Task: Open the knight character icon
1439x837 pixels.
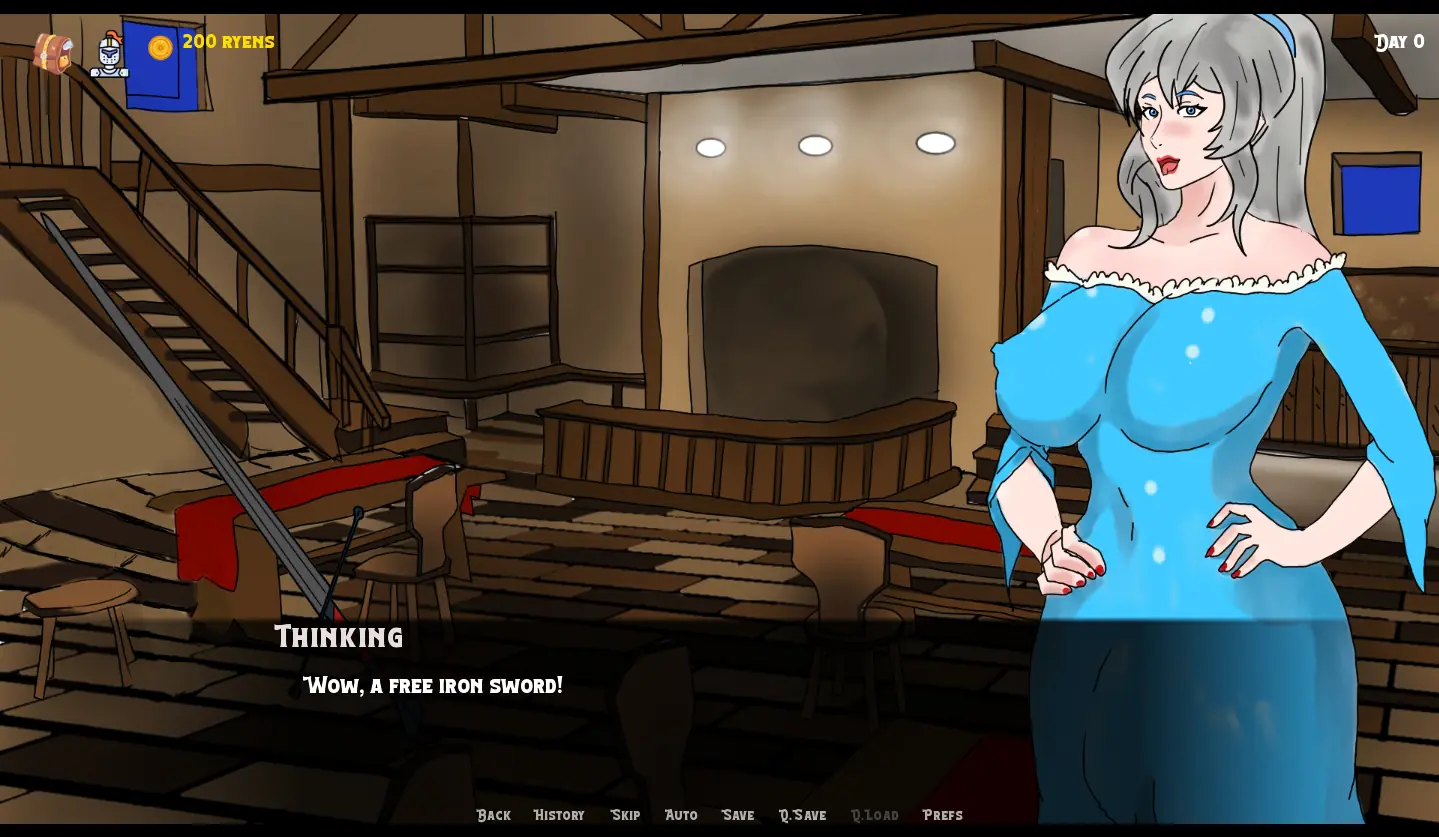Action: pyautogui.click(x=109, y=54)
